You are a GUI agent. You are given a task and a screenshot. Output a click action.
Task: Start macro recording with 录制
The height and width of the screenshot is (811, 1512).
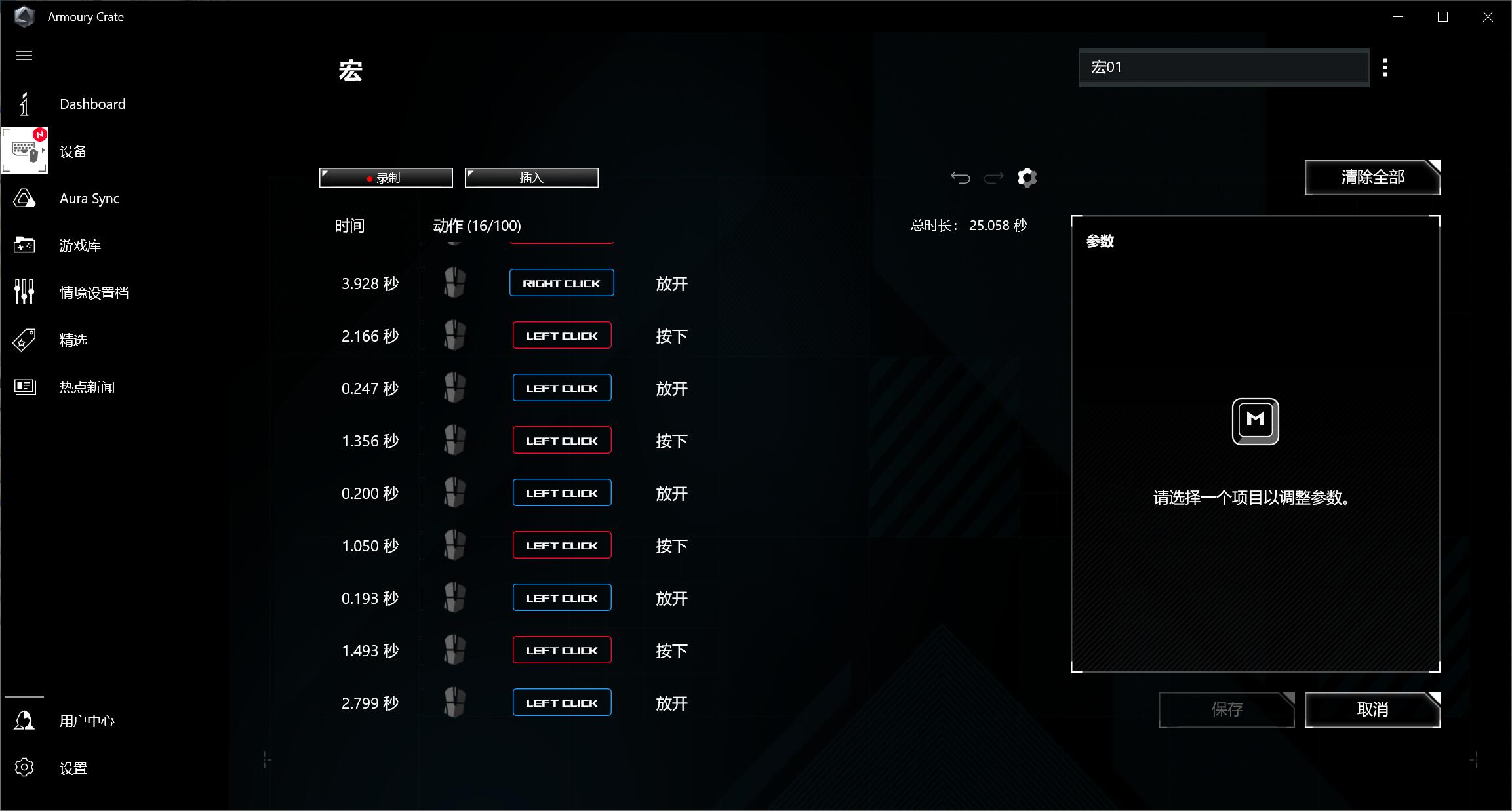click(386, 178)
